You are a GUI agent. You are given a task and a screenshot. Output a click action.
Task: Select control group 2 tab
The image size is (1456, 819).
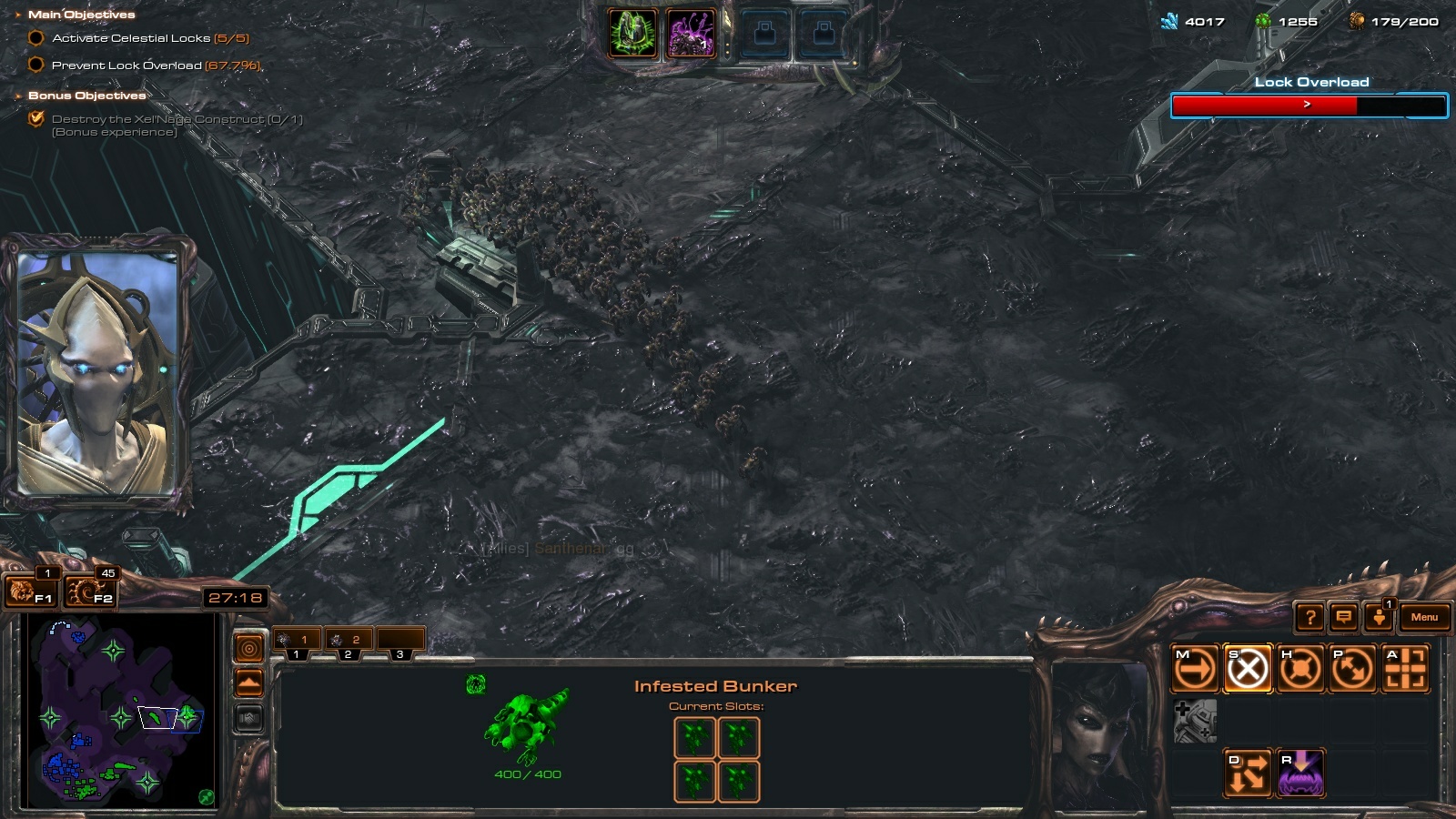click(348, 641)
